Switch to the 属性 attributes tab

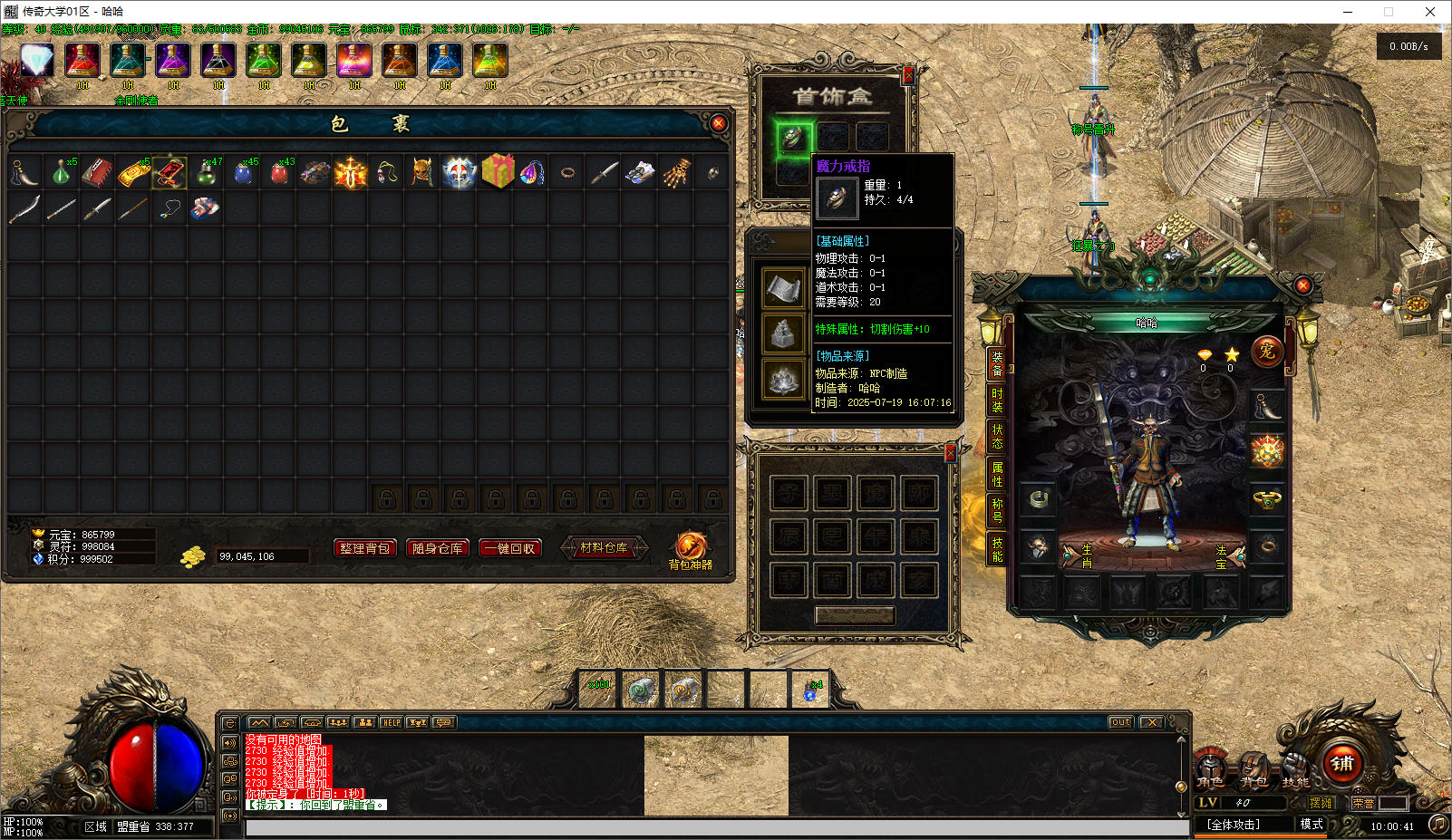click(x=996, y=474)
